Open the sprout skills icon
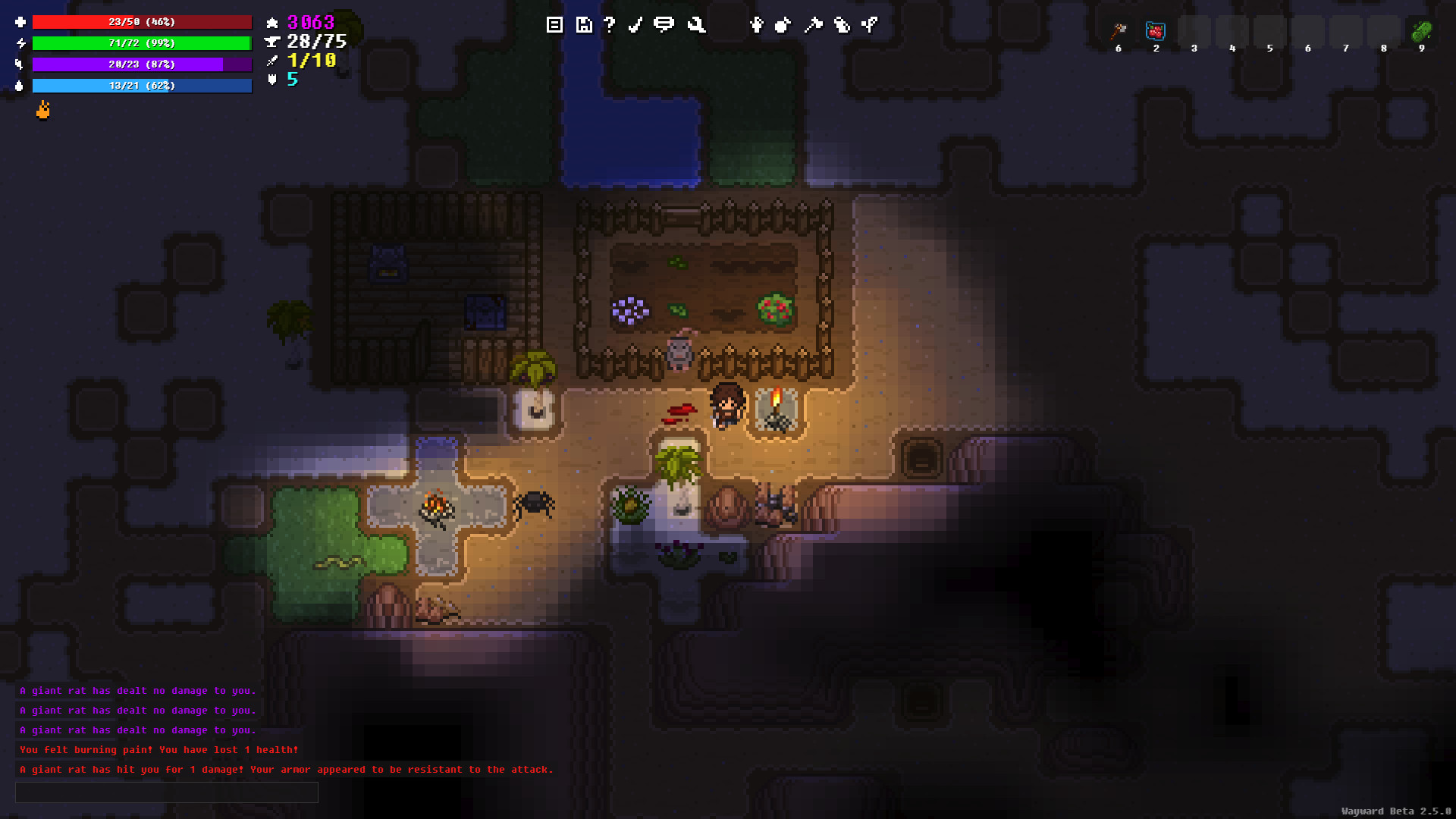The image size is (1456, 819). click(x=870, y=25)
